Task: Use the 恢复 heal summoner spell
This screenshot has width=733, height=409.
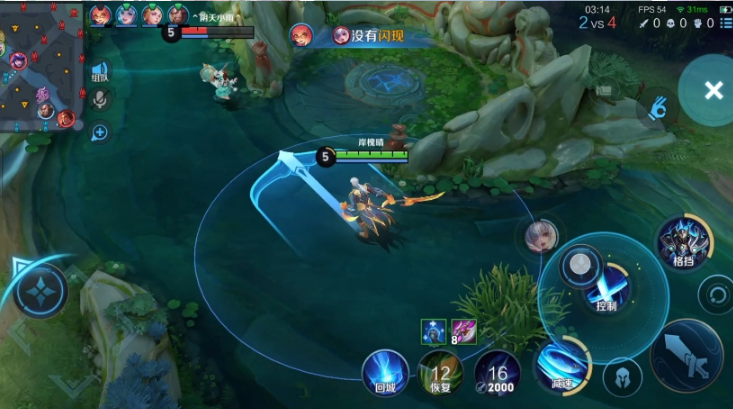Action: tap(440, 373)
